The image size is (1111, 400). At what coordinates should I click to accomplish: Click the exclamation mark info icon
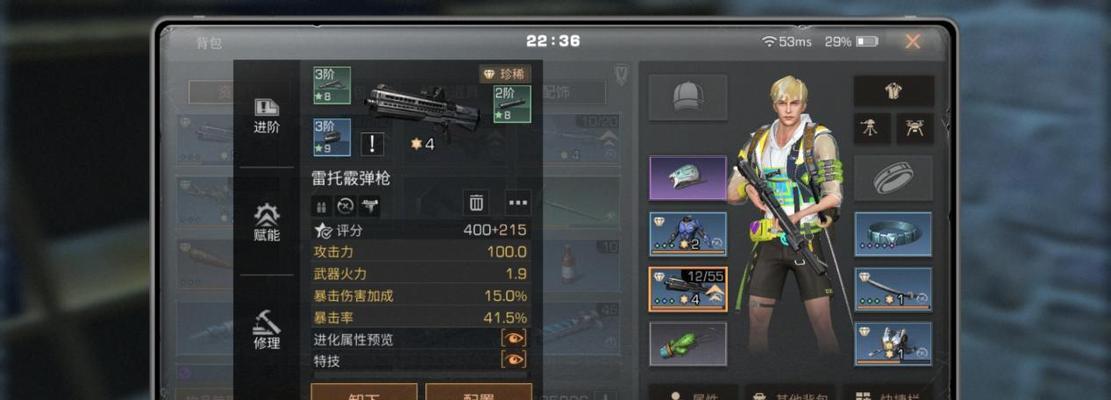click(x=372, y=143)
